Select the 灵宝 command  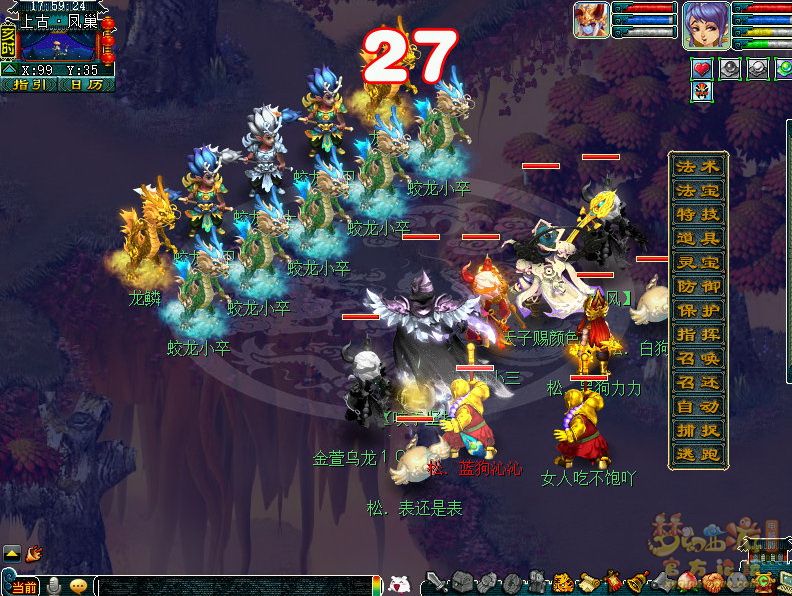[x=698, y=263]
